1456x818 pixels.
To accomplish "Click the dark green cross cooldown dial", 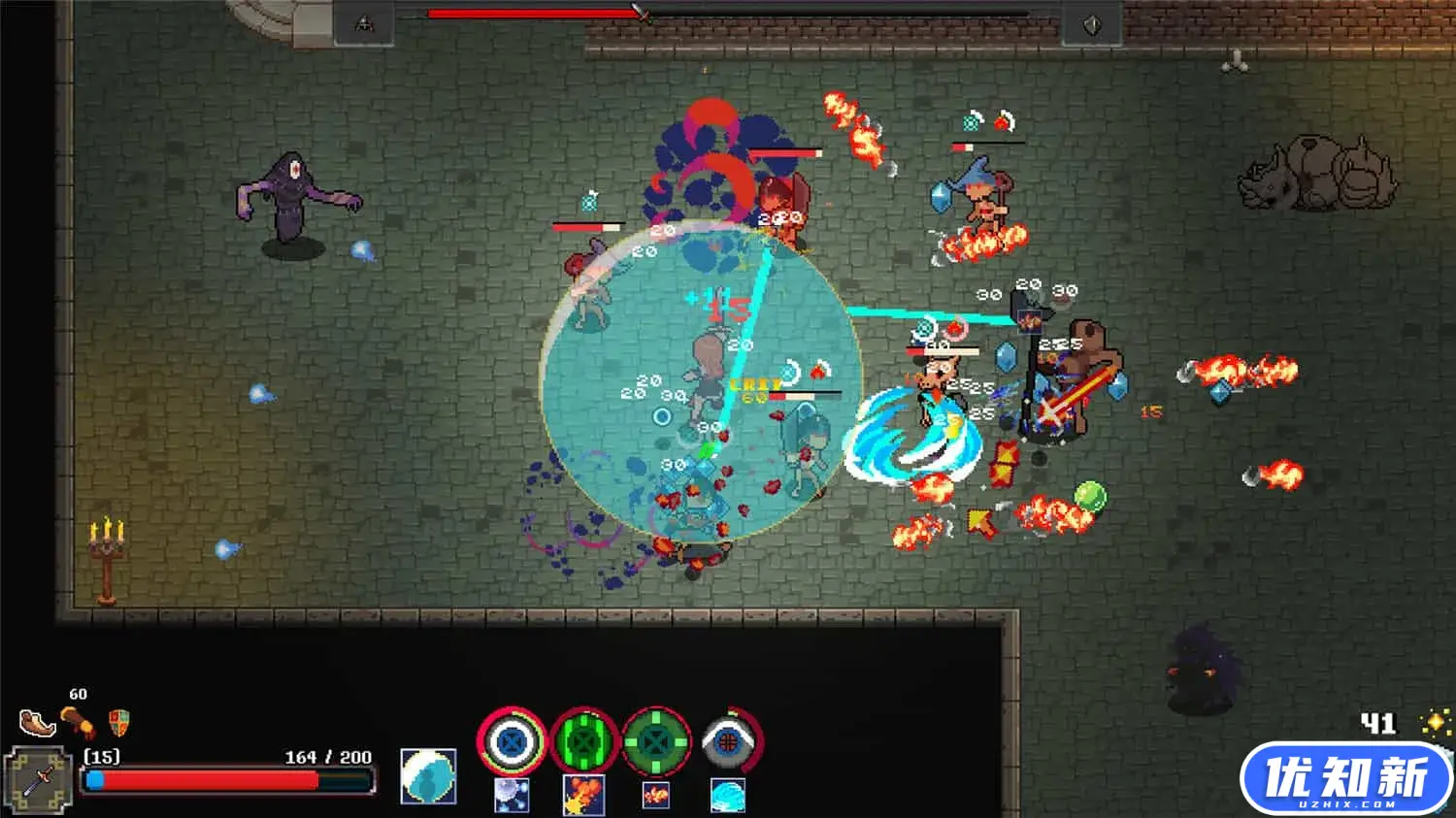I will (x=656, y=743).
